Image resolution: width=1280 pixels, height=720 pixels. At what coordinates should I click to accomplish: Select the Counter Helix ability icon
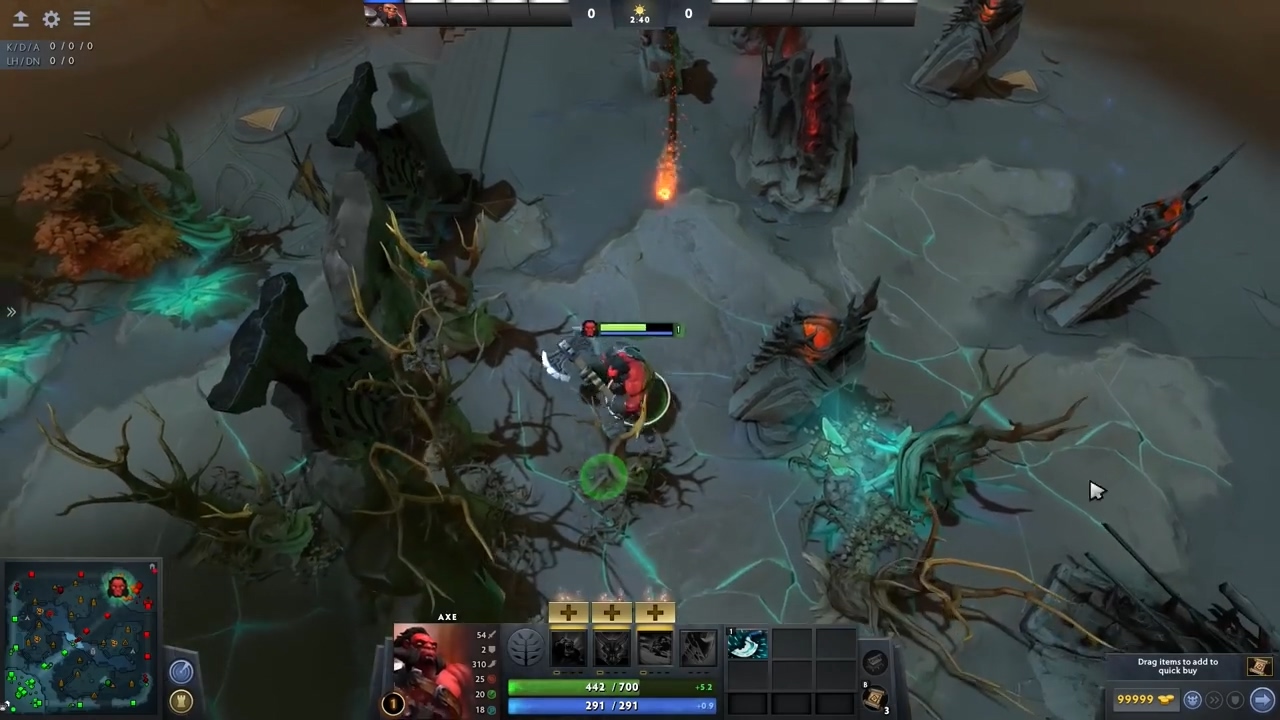tap(655, 648)
